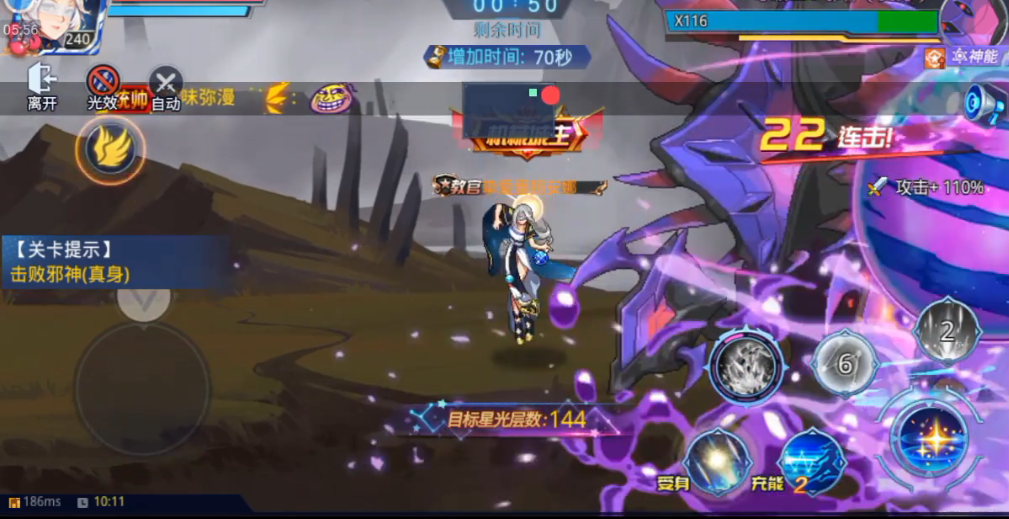Activate the golden wing skill icon
Viewport: 1009px width, 519px height.
coord(110,150)
